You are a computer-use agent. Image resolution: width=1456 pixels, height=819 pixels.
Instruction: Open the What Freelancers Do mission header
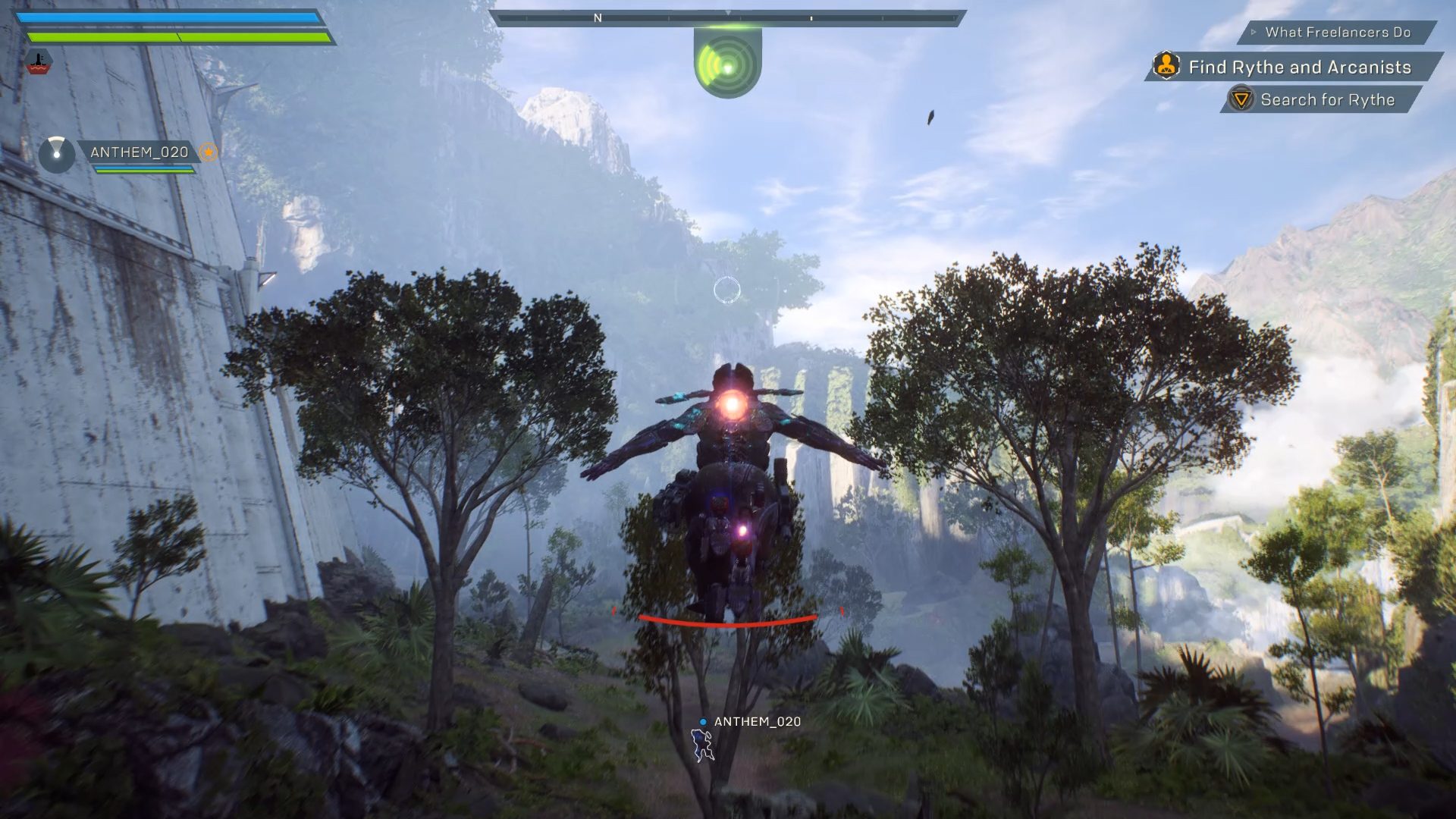1337,33
